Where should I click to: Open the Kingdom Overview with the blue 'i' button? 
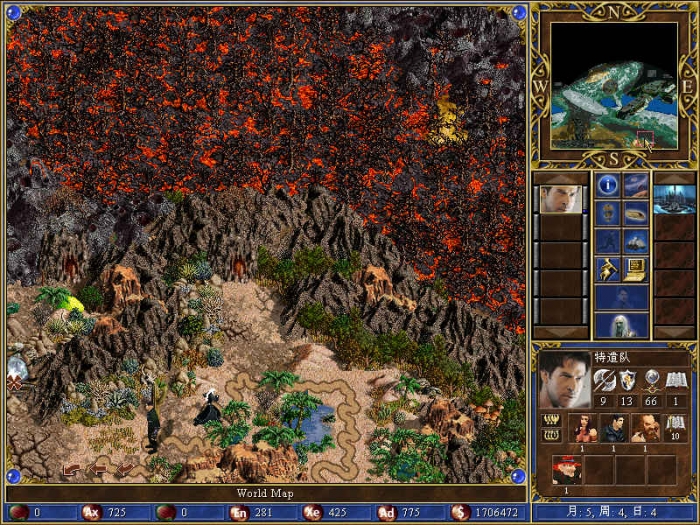608,184
